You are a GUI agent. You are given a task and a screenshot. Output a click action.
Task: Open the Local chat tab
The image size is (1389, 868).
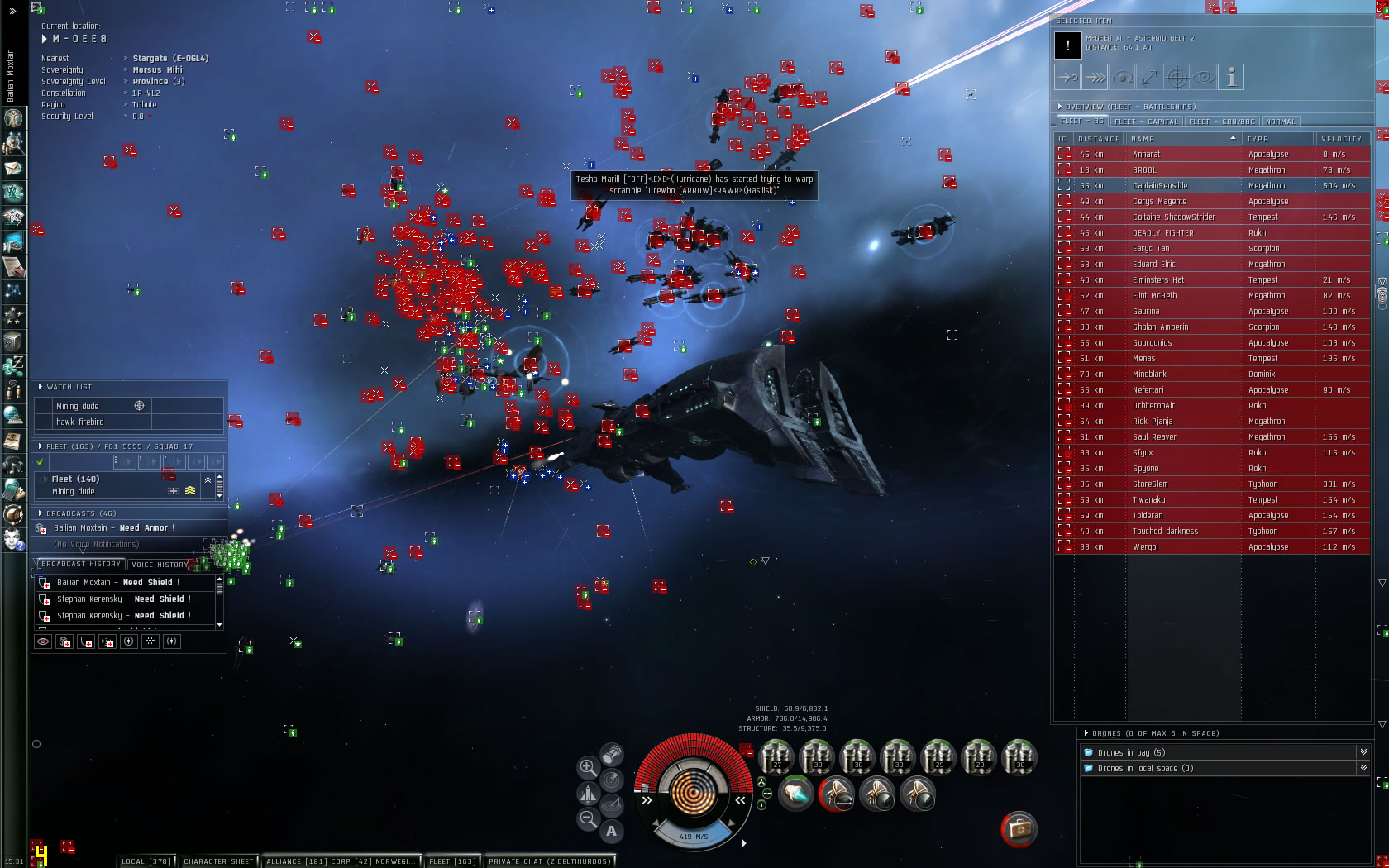click(146, 861)
